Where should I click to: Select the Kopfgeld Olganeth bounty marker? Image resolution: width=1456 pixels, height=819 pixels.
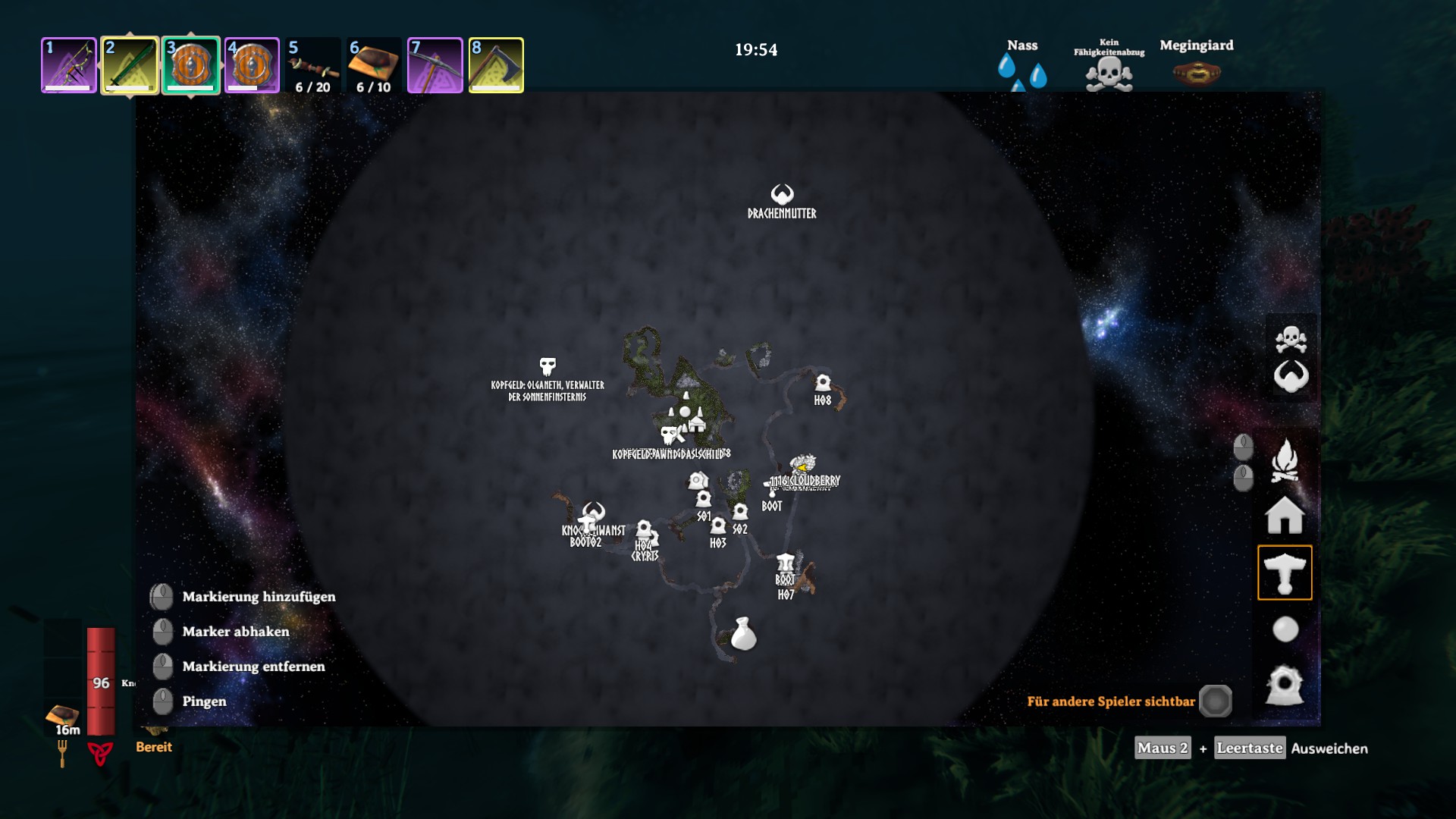(548, 366)
